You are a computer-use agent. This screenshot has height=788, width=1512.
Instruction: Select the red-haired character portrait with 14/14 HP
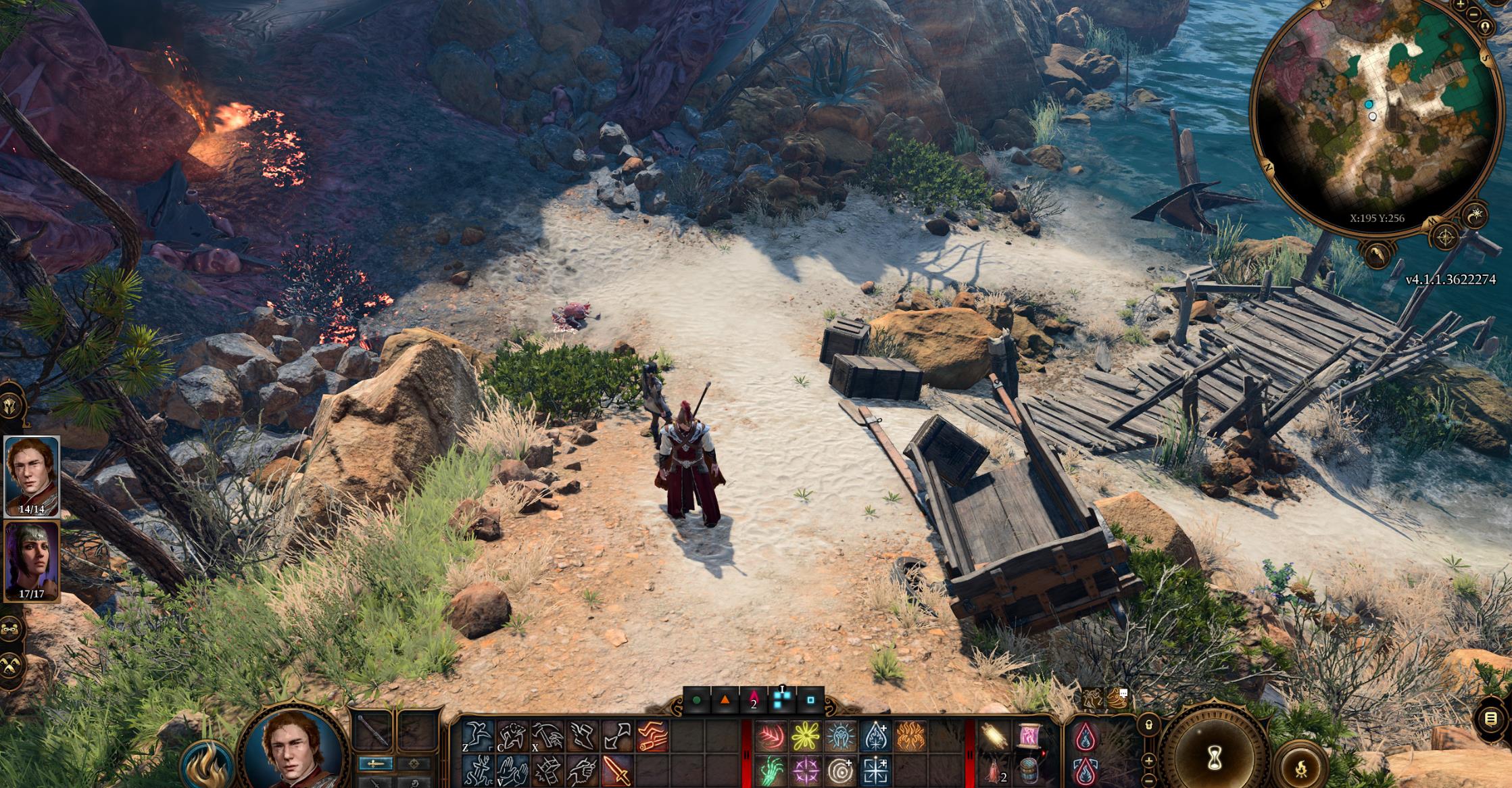click(32, 476)
